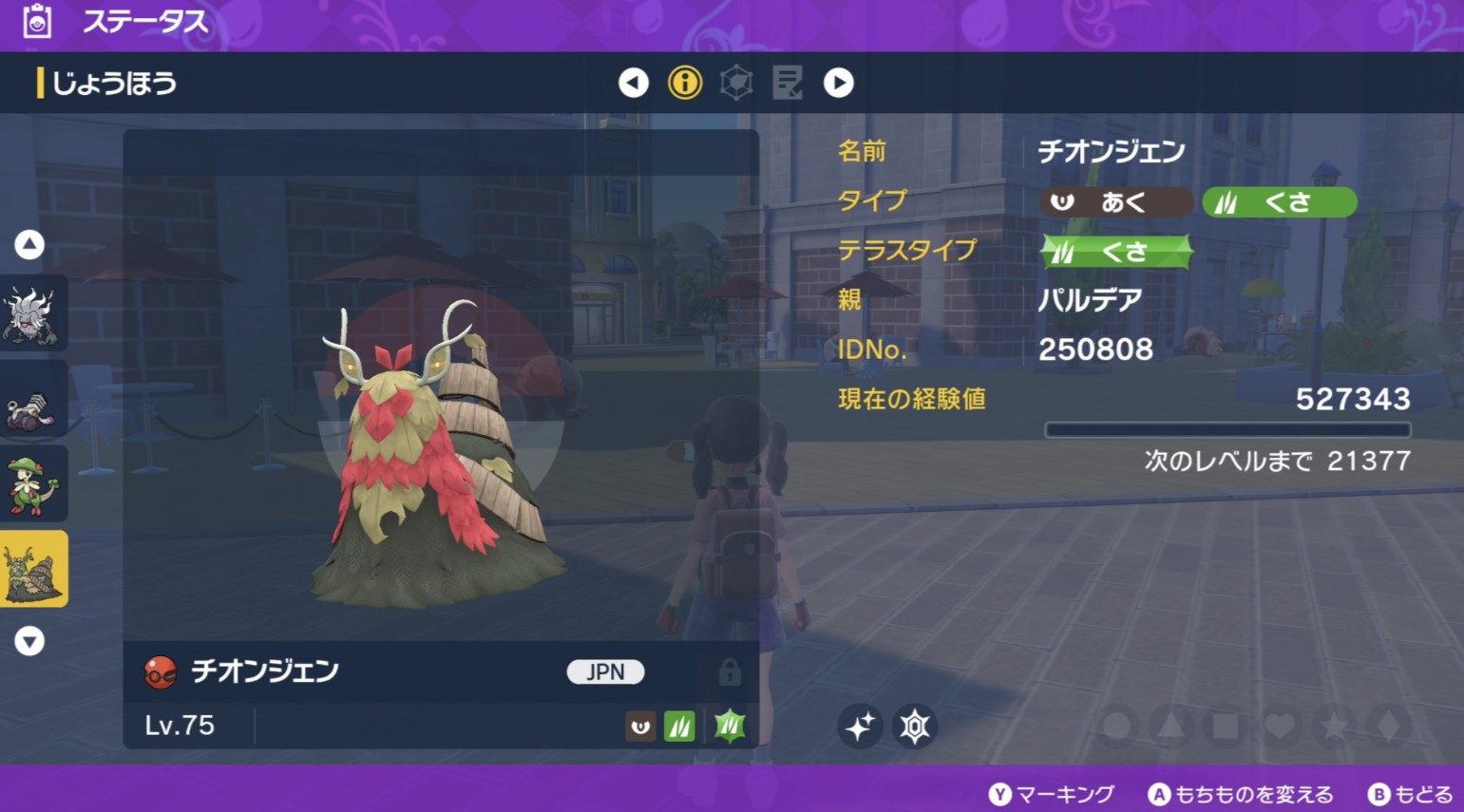Click the spiky emblem mark icon
This screenshot has width=1464, height=812.
(915, 727)
